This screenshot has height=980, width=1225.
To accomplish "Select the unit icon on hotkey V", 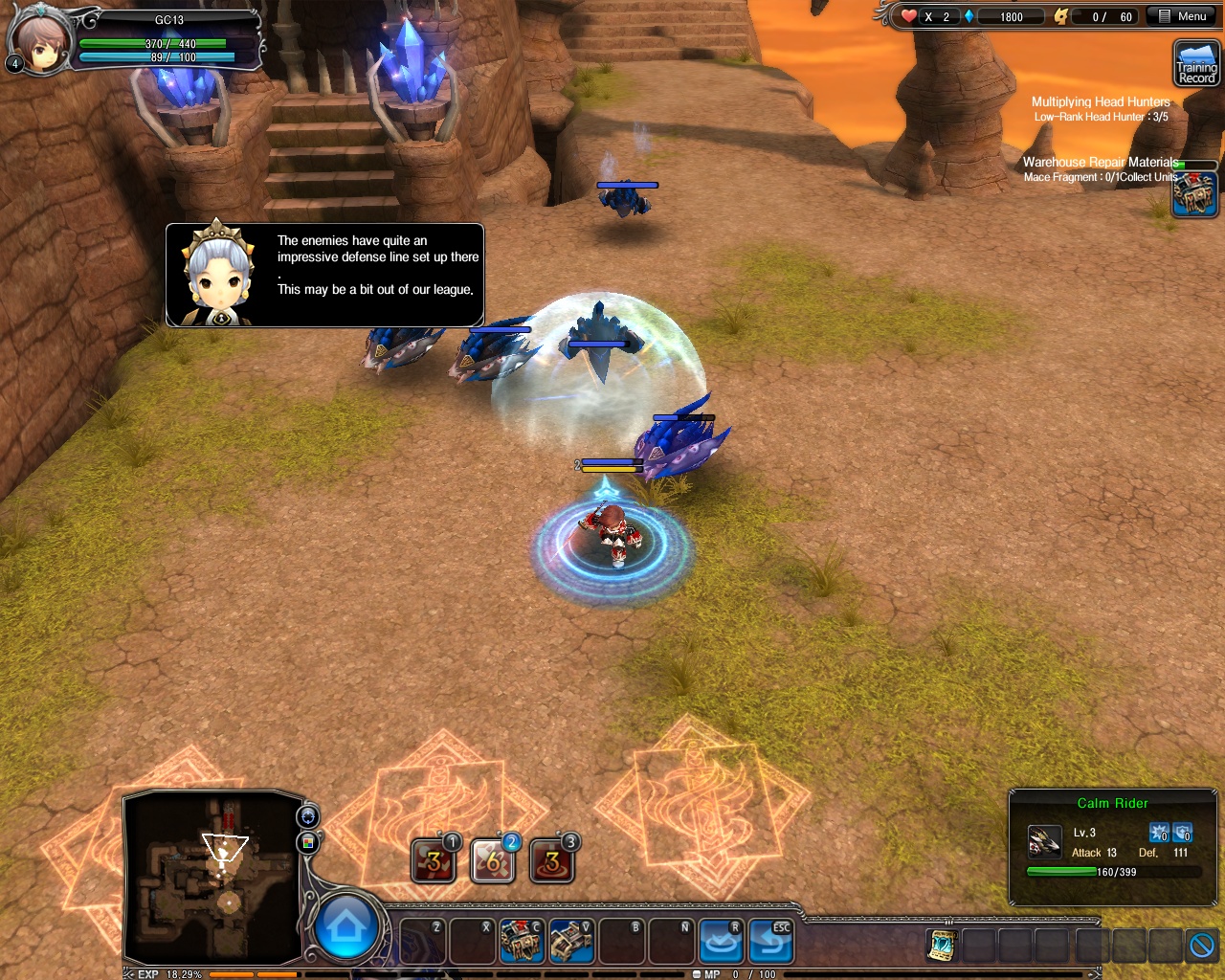I will pyautogui.click(x=570, y=942).
